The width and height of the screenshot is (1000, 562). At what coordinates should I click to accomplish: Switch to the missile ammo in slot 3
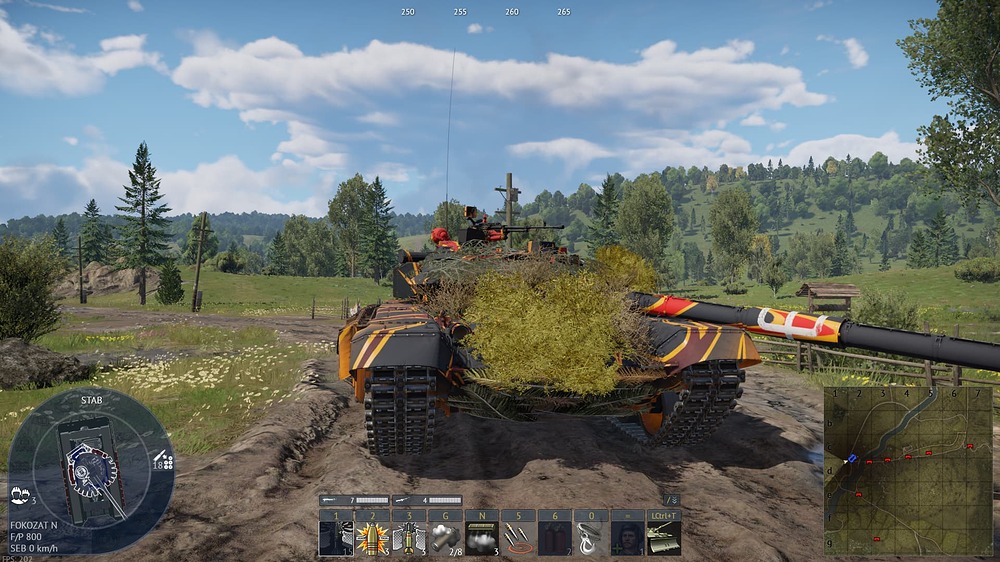(x=409, y=538)
